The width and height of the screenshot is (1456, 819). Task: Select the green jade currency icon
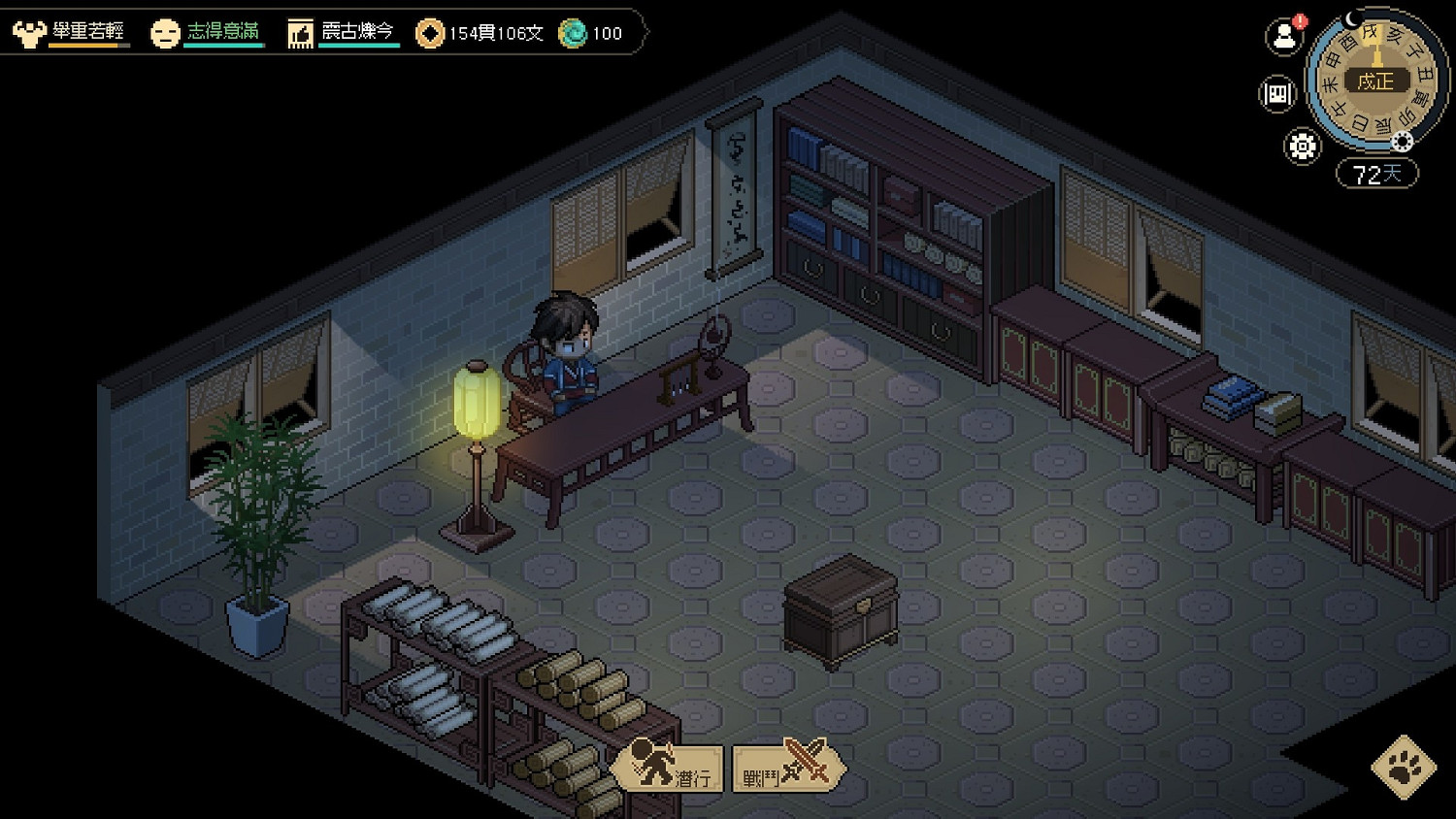pyautogui.click(x=574, y=33)
